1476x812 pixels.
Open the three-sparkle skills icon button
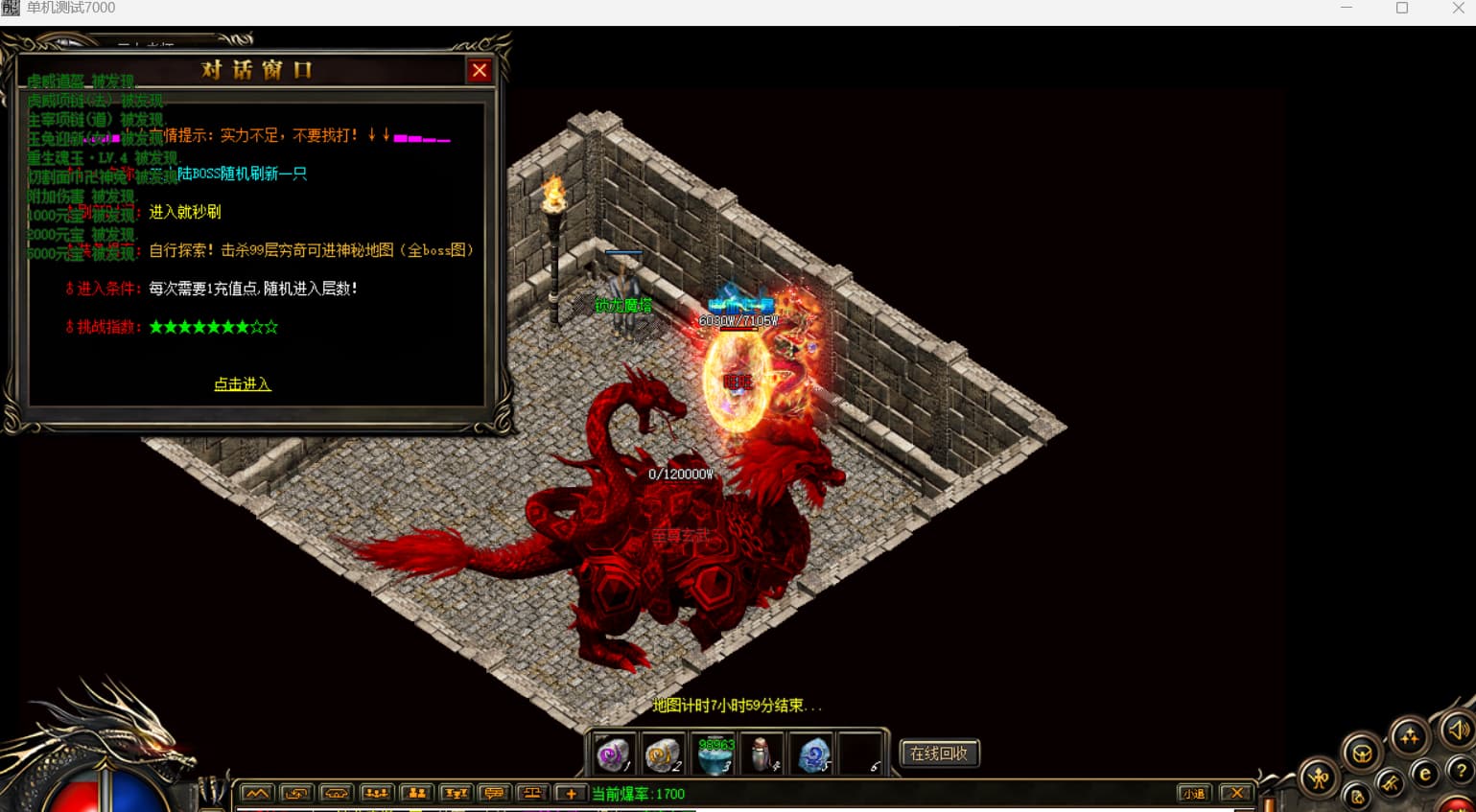point(1409,737)
